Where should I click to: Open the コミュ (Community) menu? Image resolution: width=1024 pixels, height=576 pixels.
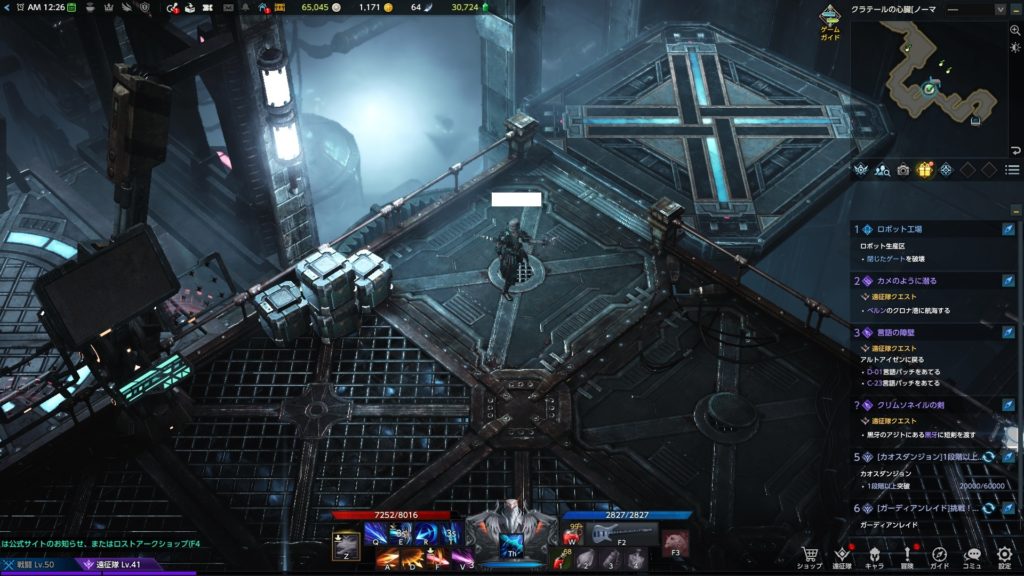(x=973, y=555)
